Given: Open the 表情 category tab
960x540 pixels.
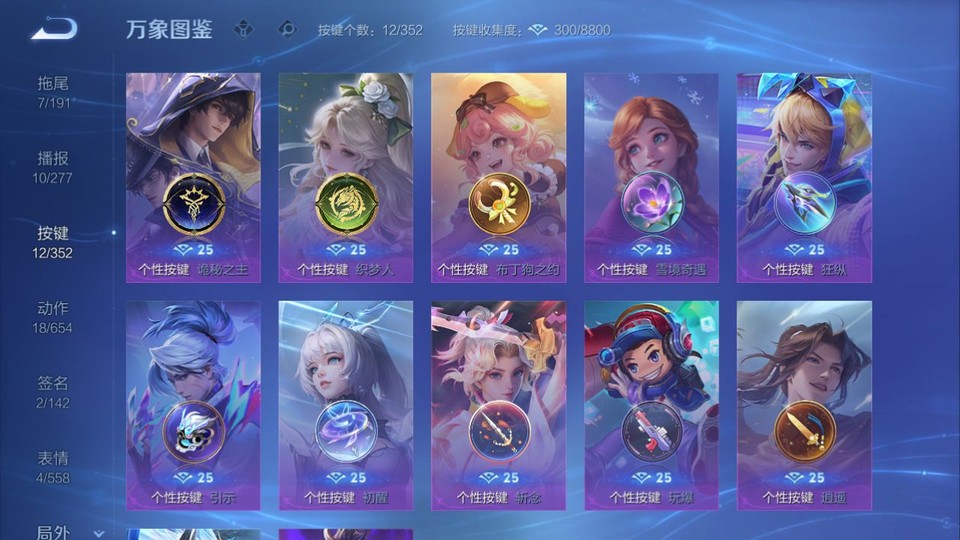Looking at the screenshot, I should pyautogui.click(x=54, y=466).
